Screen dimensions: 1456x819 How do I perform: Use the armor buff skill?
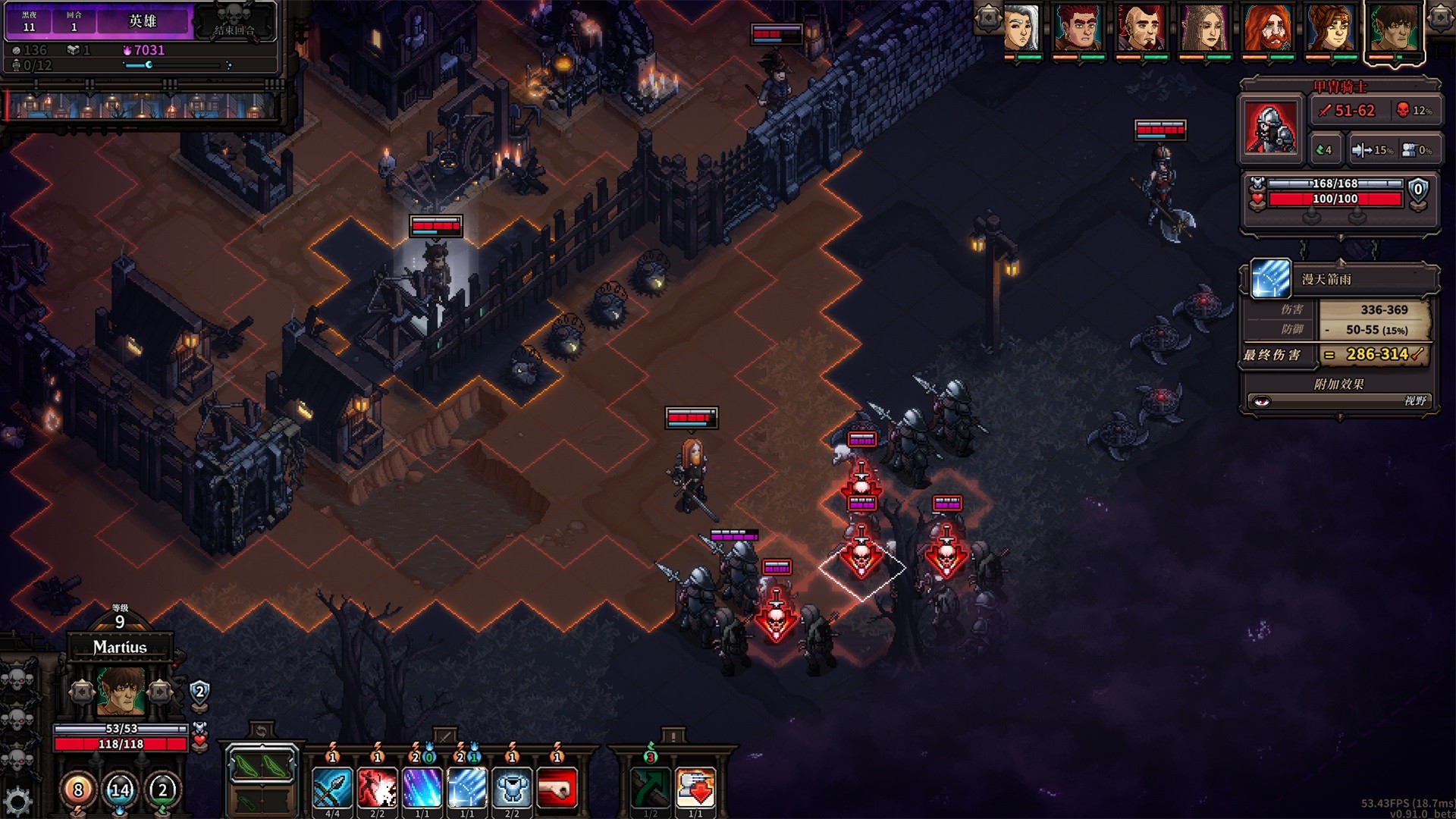(x=513, y=787)
